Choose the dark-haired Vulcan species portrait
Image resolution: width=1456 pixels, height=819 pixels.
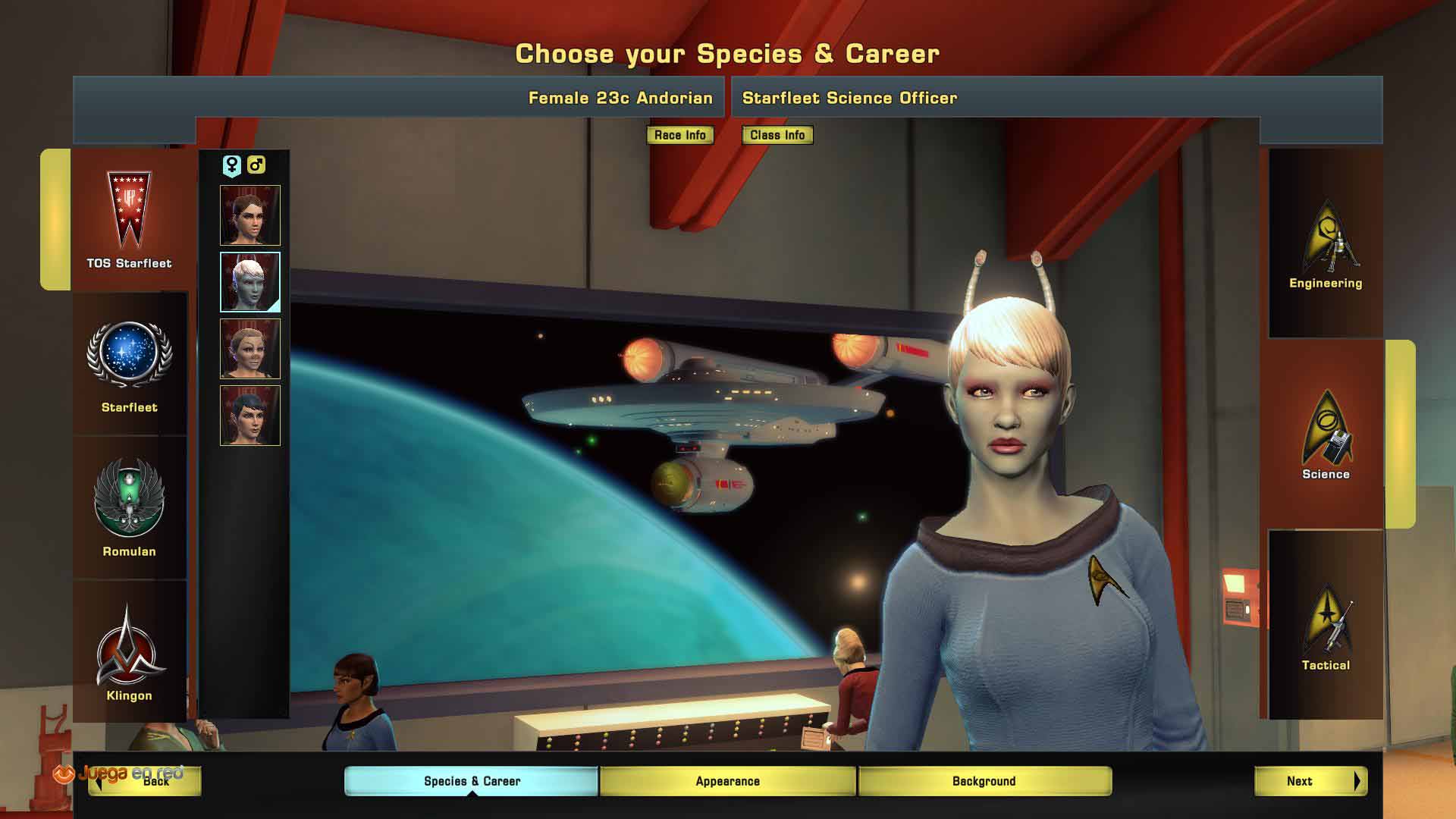(250, 416)
